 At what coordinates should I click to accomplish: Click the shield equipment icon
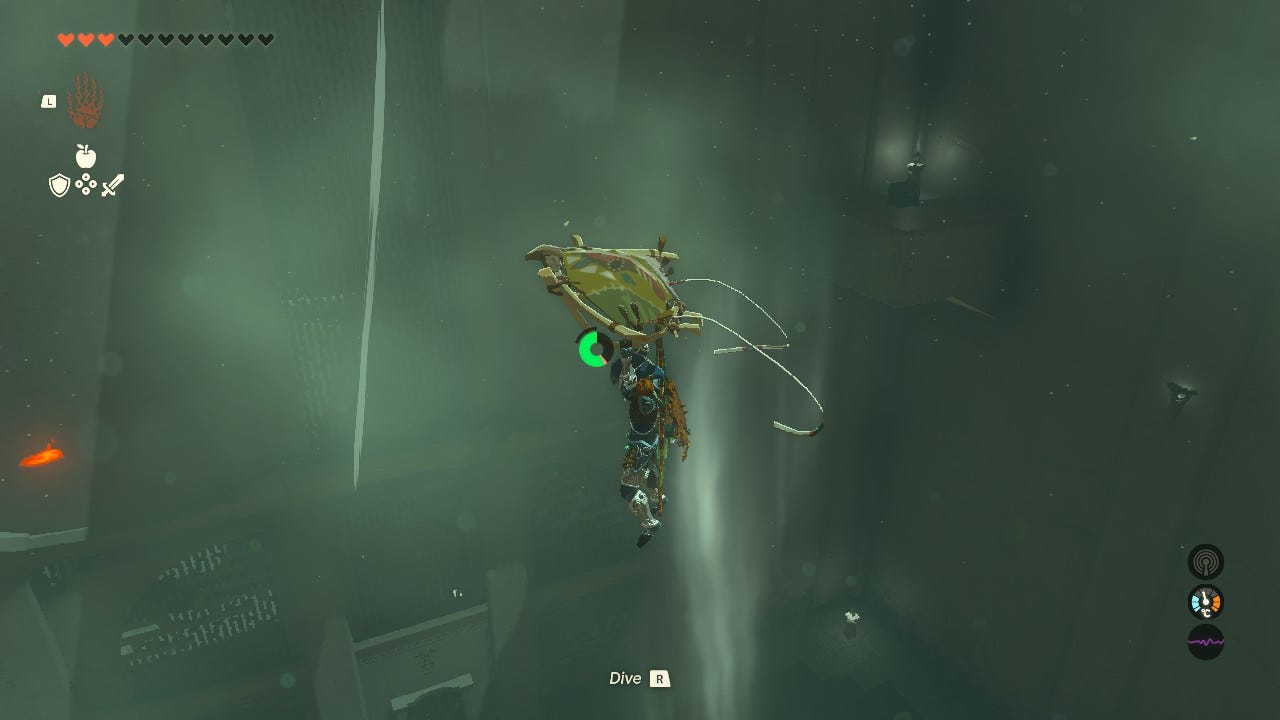pos(58,183)
